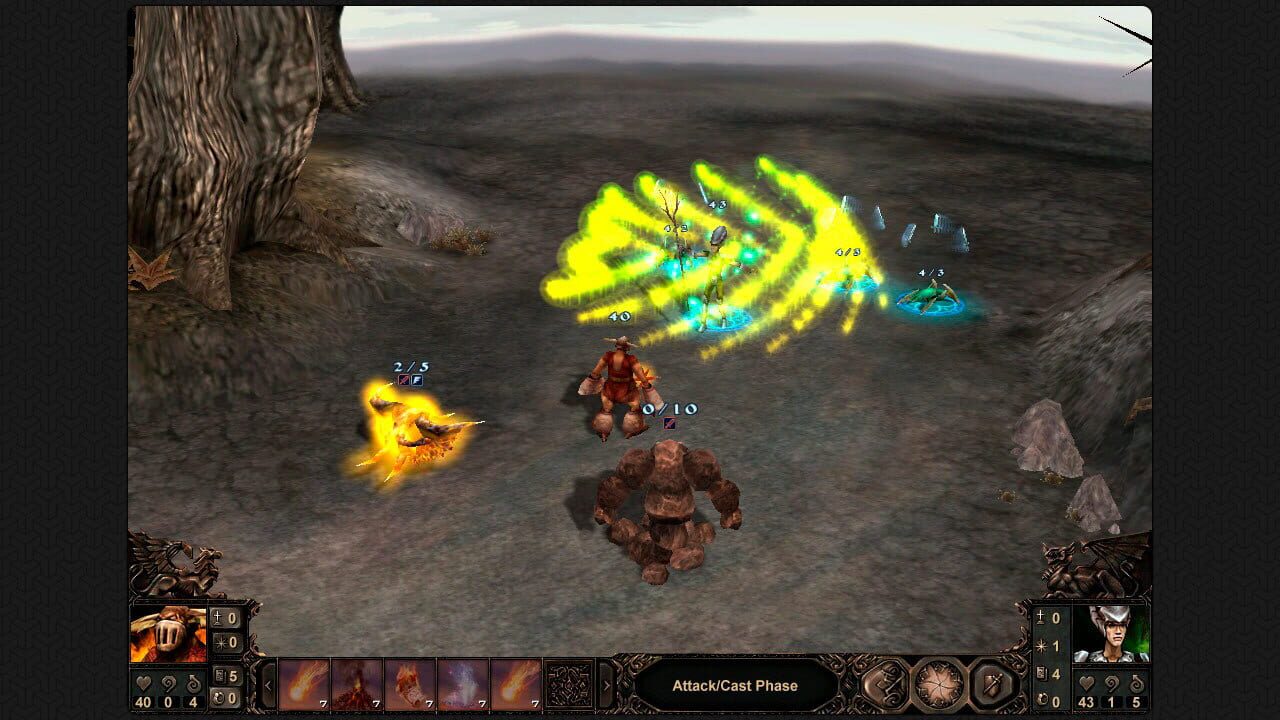The width and height of the screenshot is (1280, 720).
Task: Open the left hero's portrait
Action: click(170, 631)
